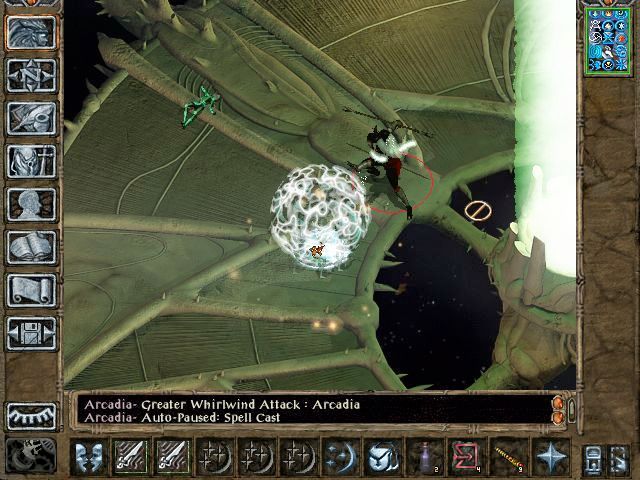Open special abilities star button

[550, 457]
